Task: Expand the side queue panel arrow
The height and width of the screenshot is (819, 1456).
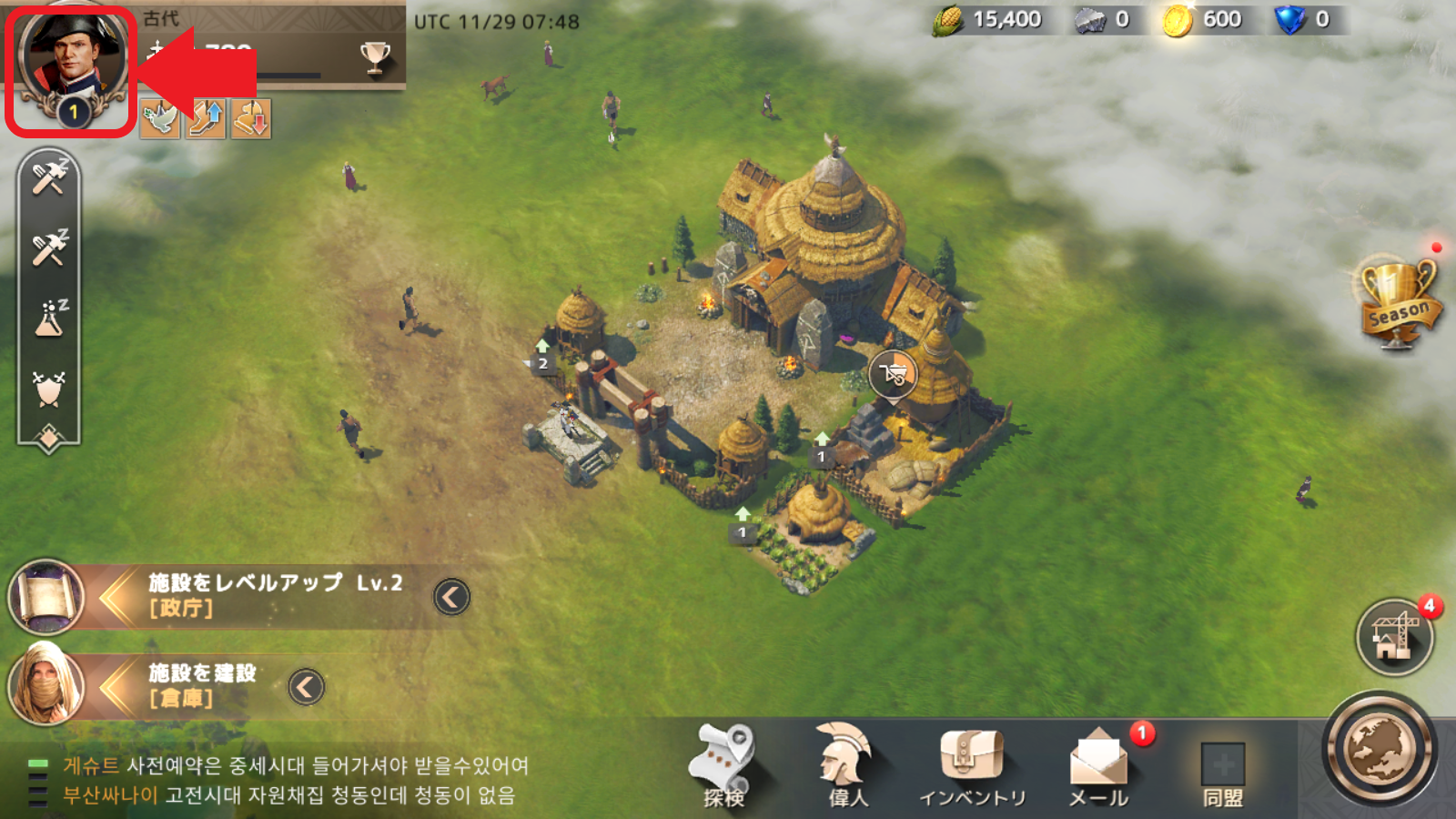Action: (49, 438)
